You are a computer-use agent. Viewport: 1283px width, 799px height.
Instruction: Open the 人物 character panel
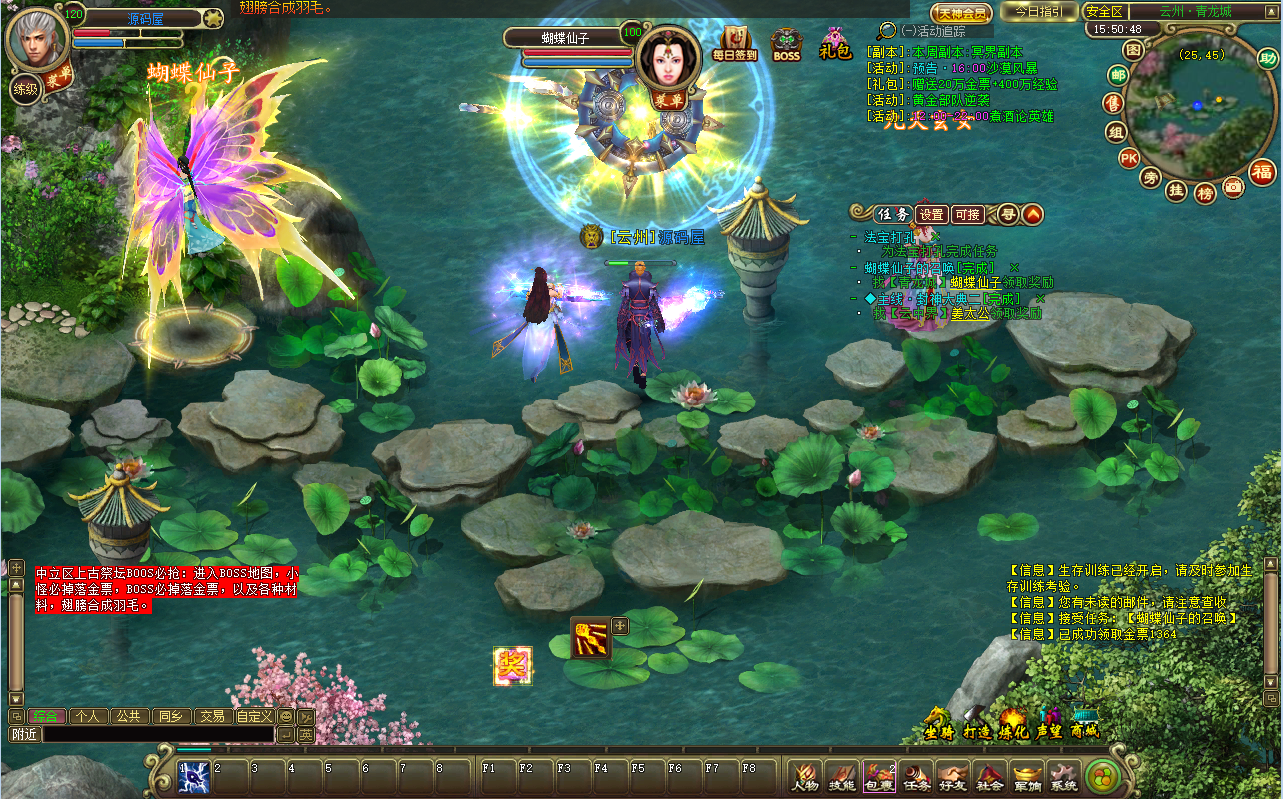click(805, 776)
